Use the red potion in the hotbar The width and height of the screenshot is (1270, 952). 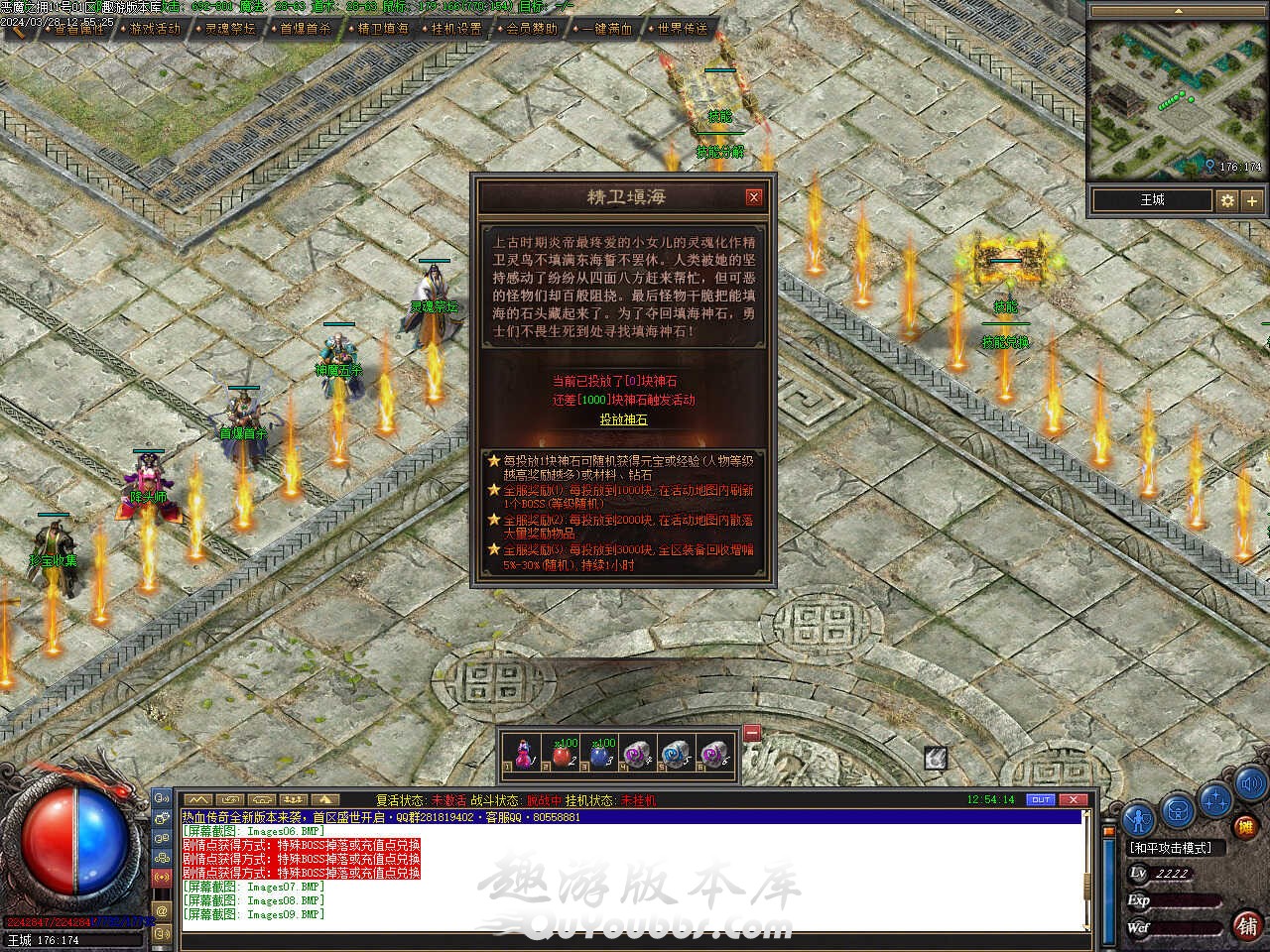(x=565, y=756)
